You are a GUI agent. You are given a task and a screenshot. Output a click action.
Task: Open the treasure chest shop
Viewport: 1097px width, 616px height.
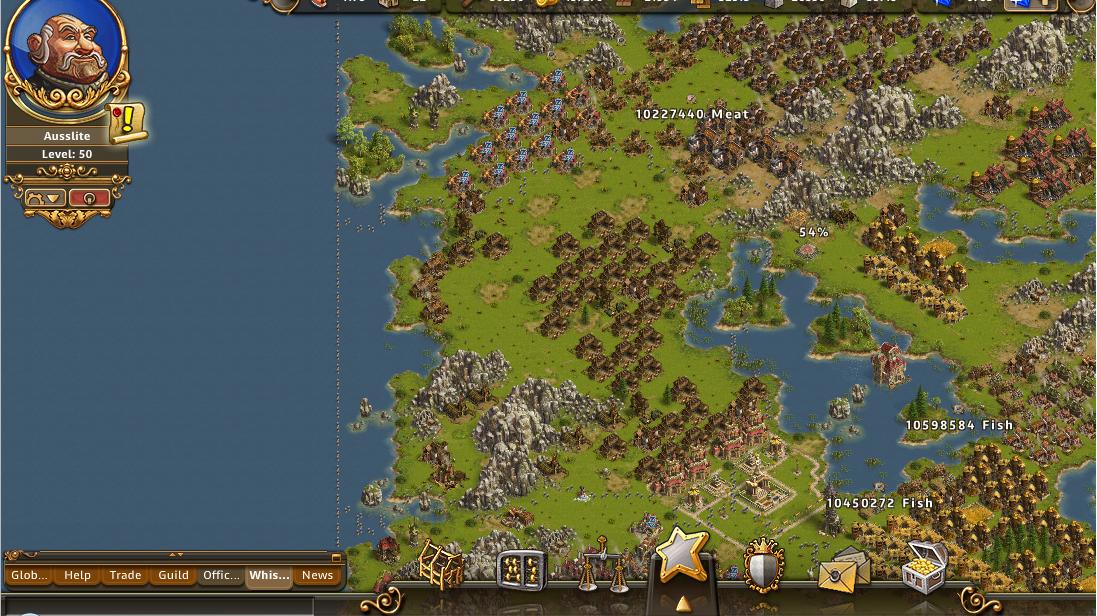tap(924, 567)
